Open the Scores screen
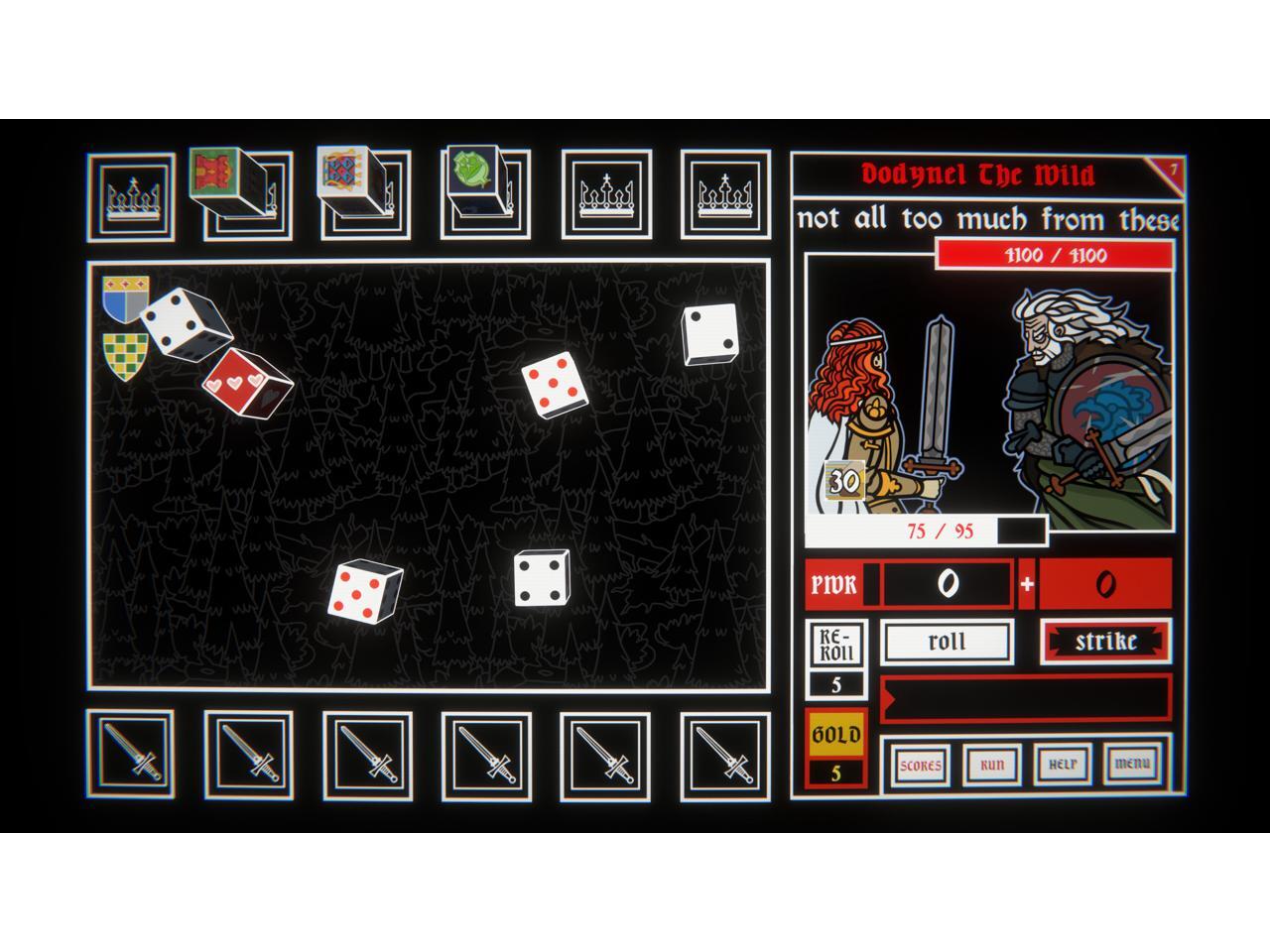Image resolution: width=1270 pixels, height=952 pixels. coord(920,765)
